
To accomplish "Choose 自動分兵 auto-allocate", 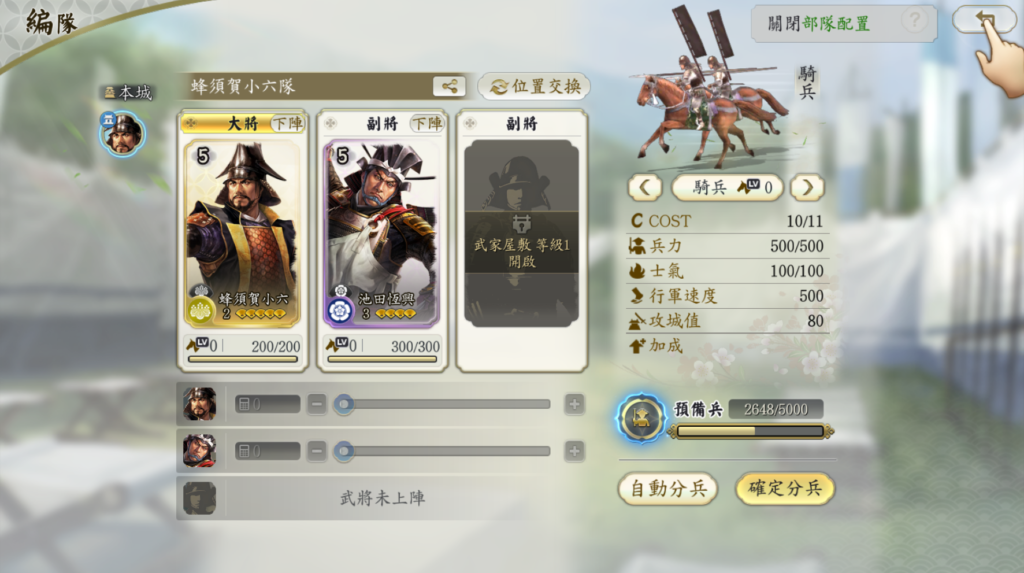I will [x=668, y=488].
